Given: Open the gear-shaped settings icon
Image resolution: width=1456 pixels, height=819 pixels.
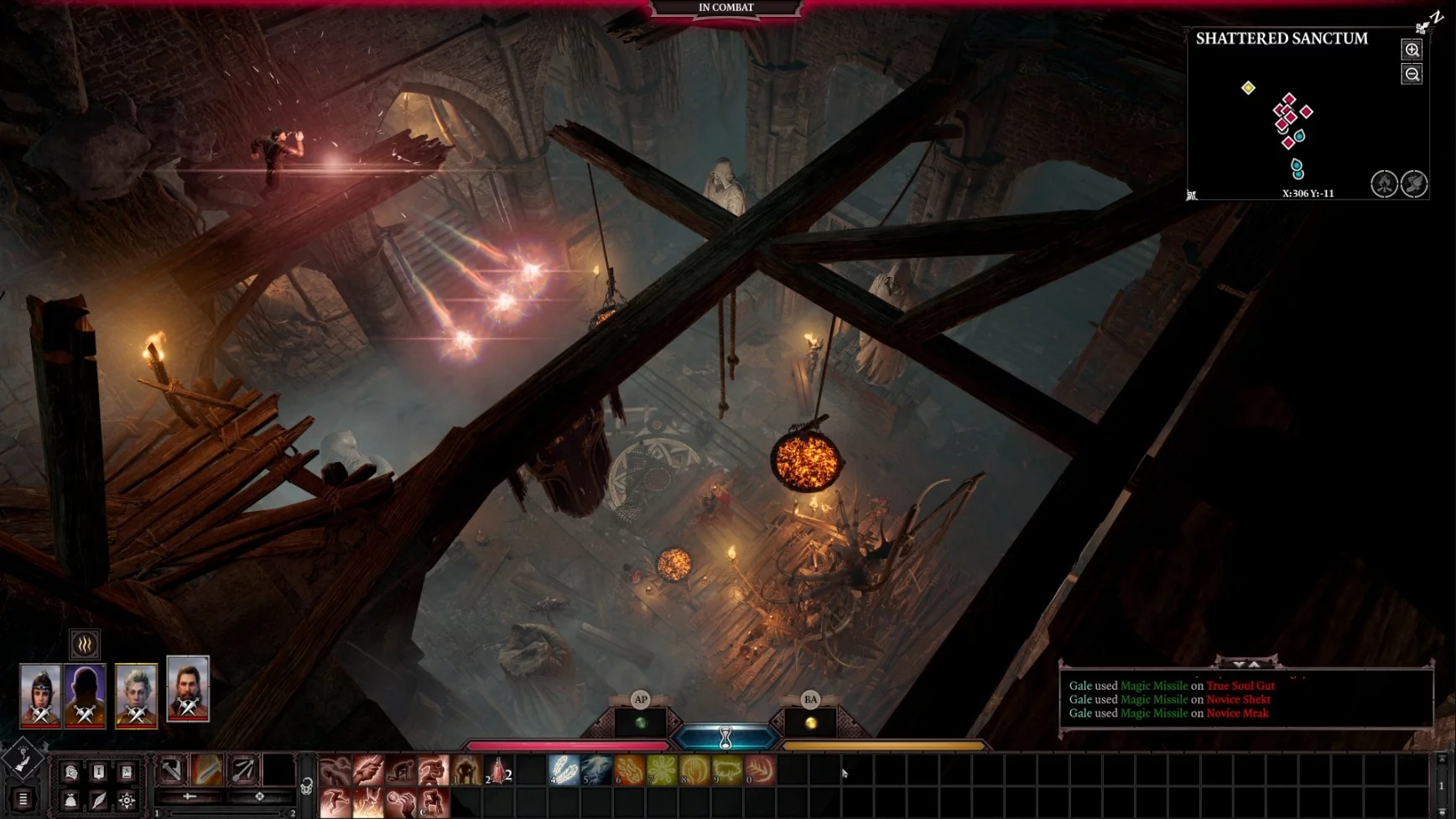Looking at the screenshot, I should coord(127,801).
